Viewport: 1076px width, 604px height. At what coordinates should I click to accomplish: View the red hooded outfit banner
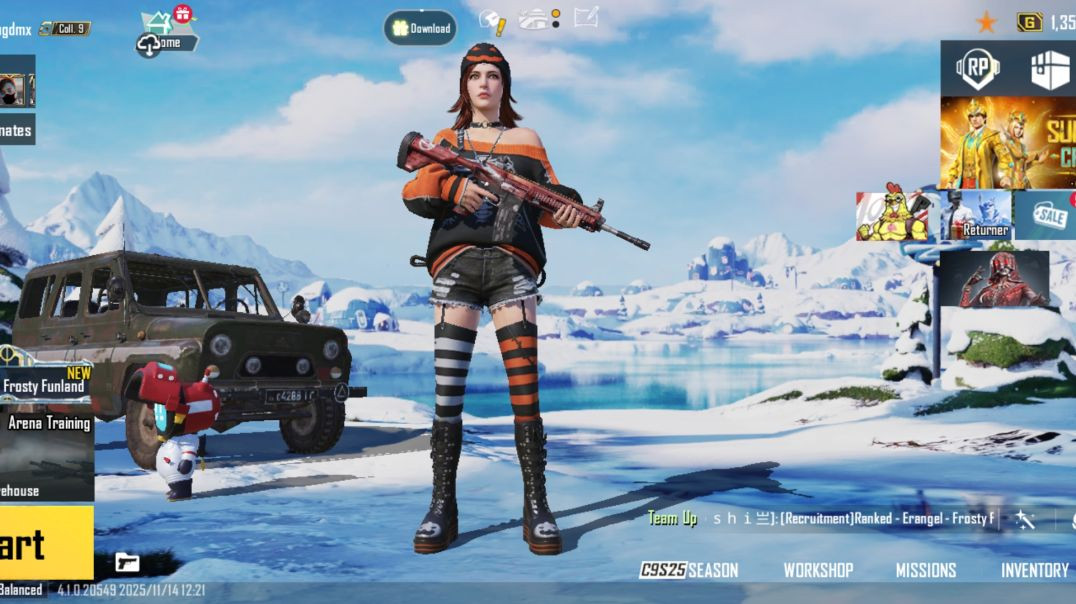click(x=993, y=278)
